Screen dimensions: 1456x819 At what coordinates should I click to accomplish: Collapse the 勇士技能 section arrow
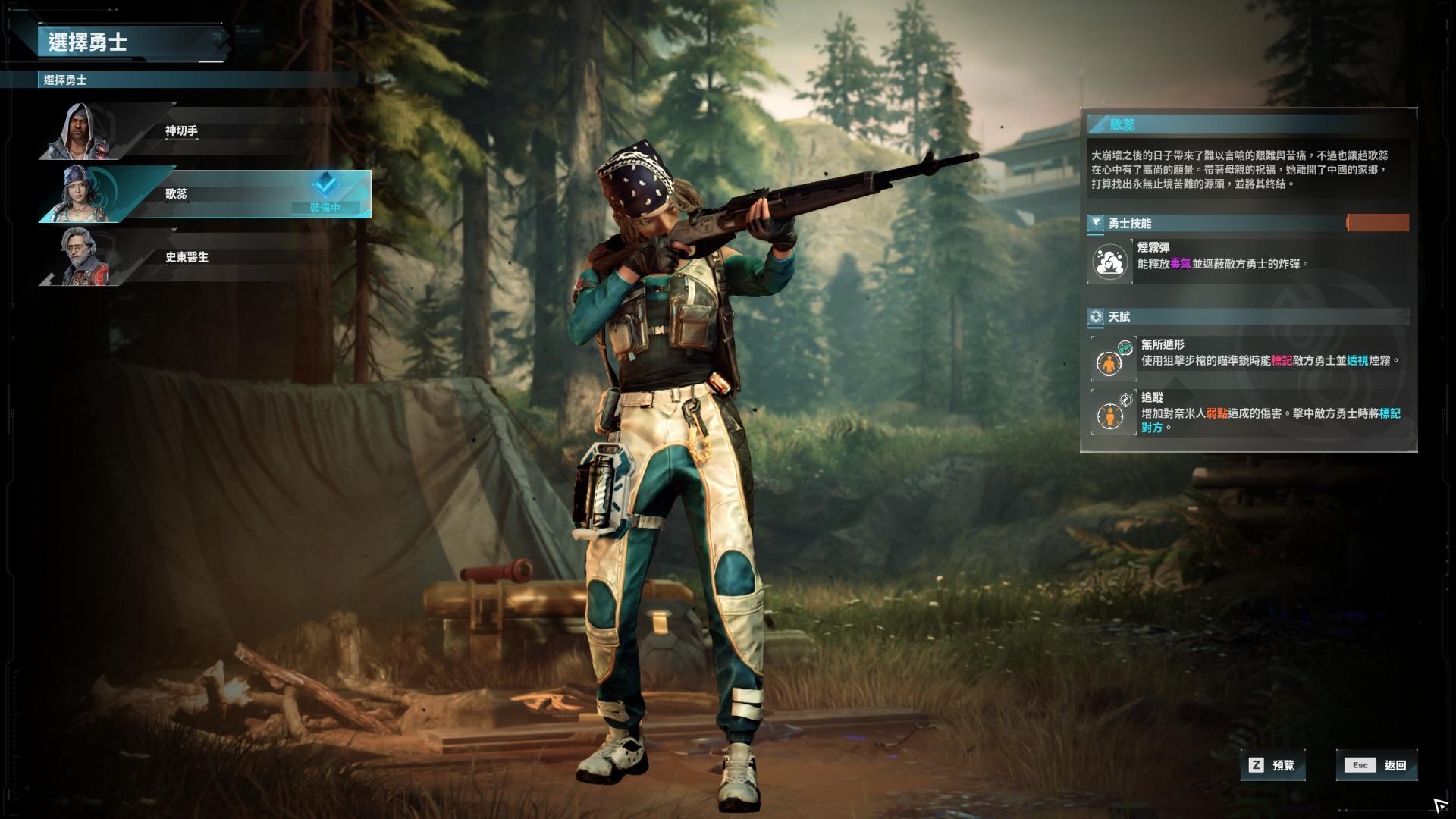1096,223
